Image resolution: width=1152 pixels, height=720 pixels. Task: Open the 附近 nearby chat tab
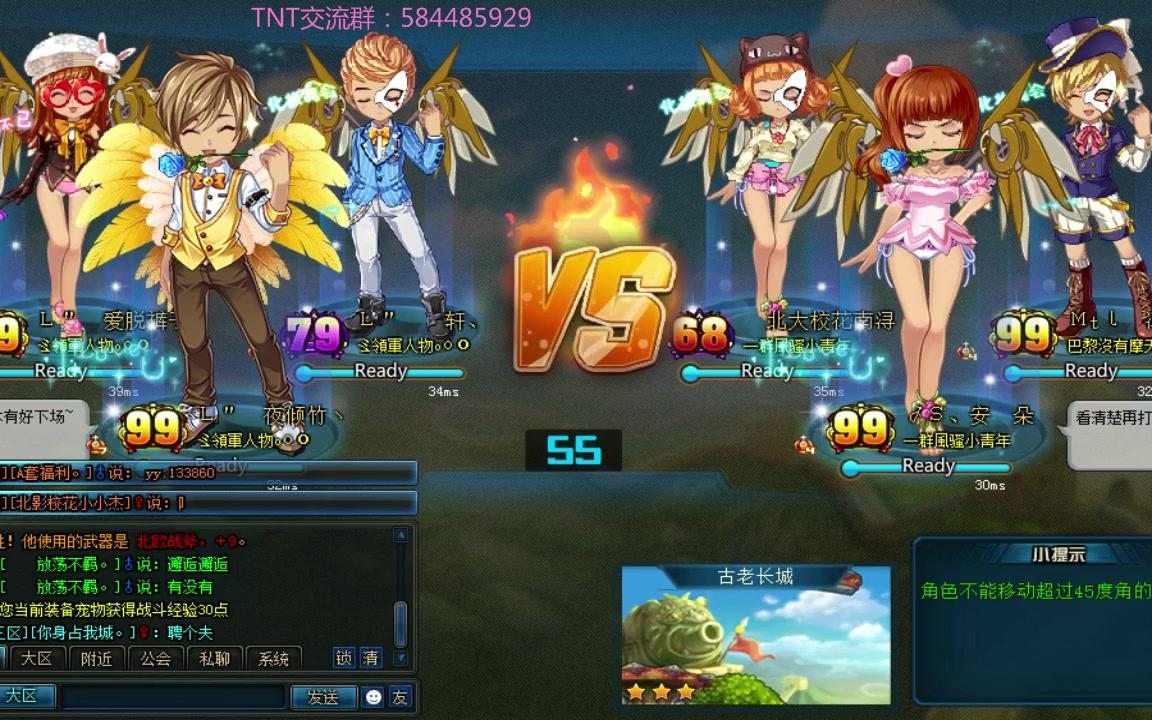[97, 658]
